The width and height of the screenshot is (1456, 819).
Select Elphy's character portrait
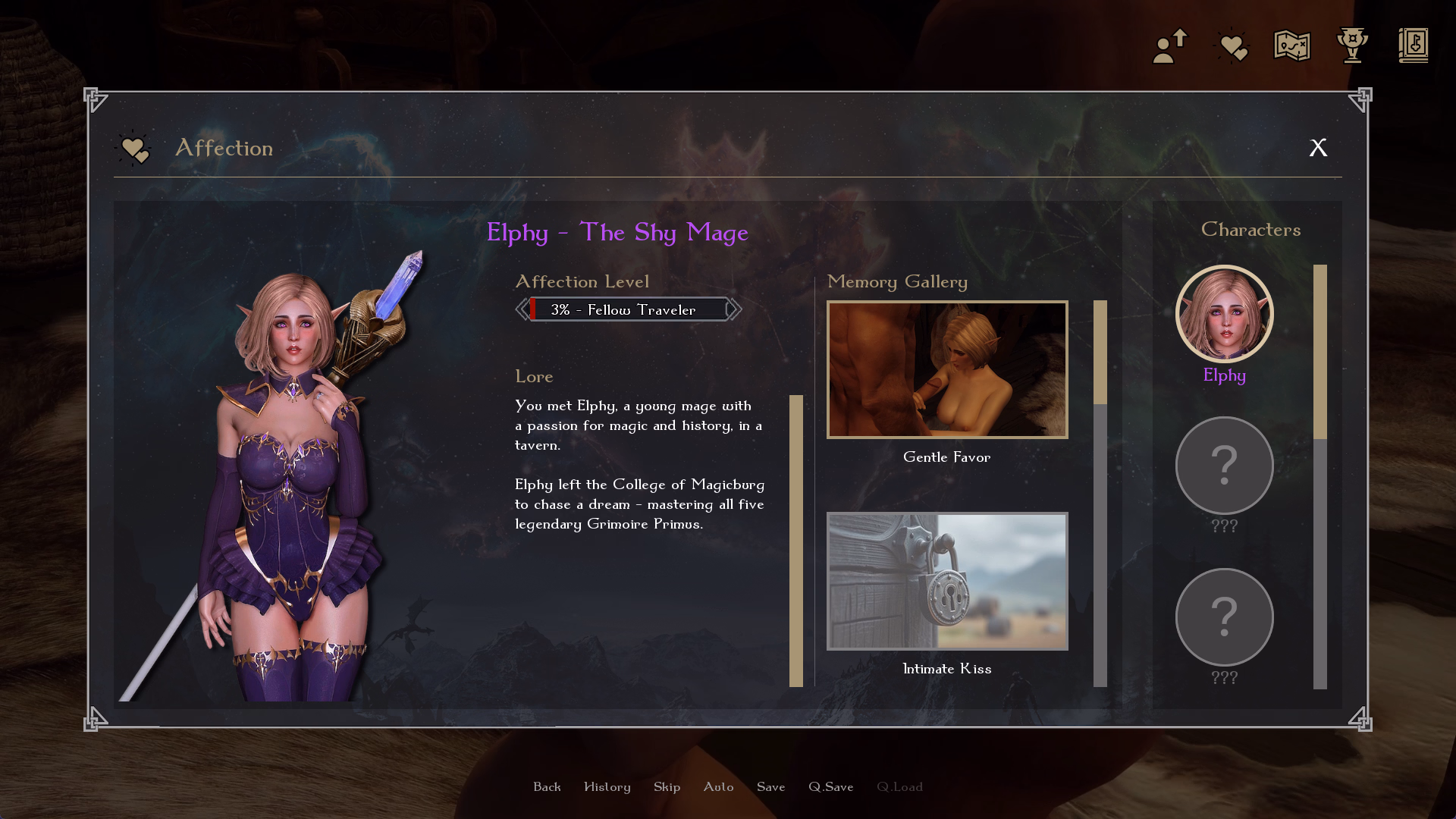coord(1224,314)
